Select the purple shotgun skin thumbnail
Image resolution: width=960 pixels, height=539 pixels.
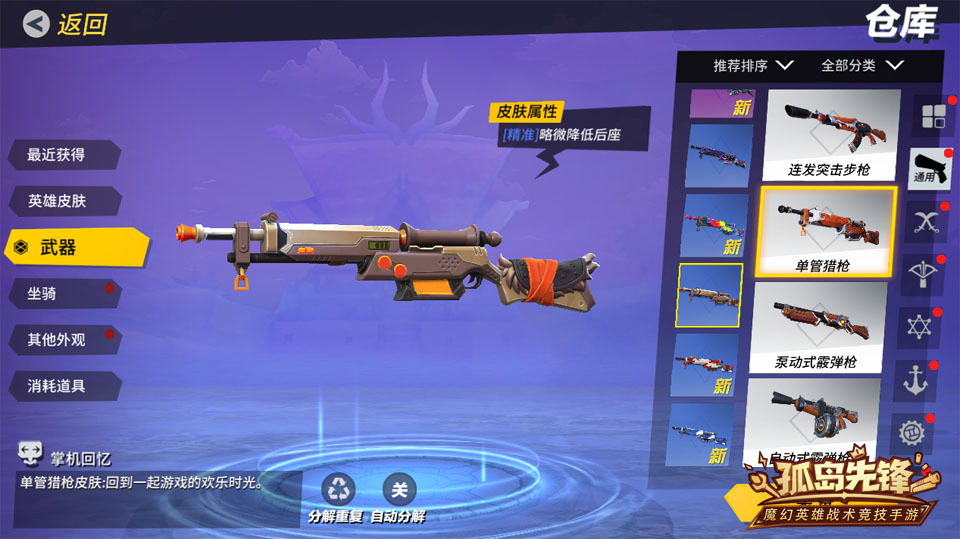[x=713, y=156]
